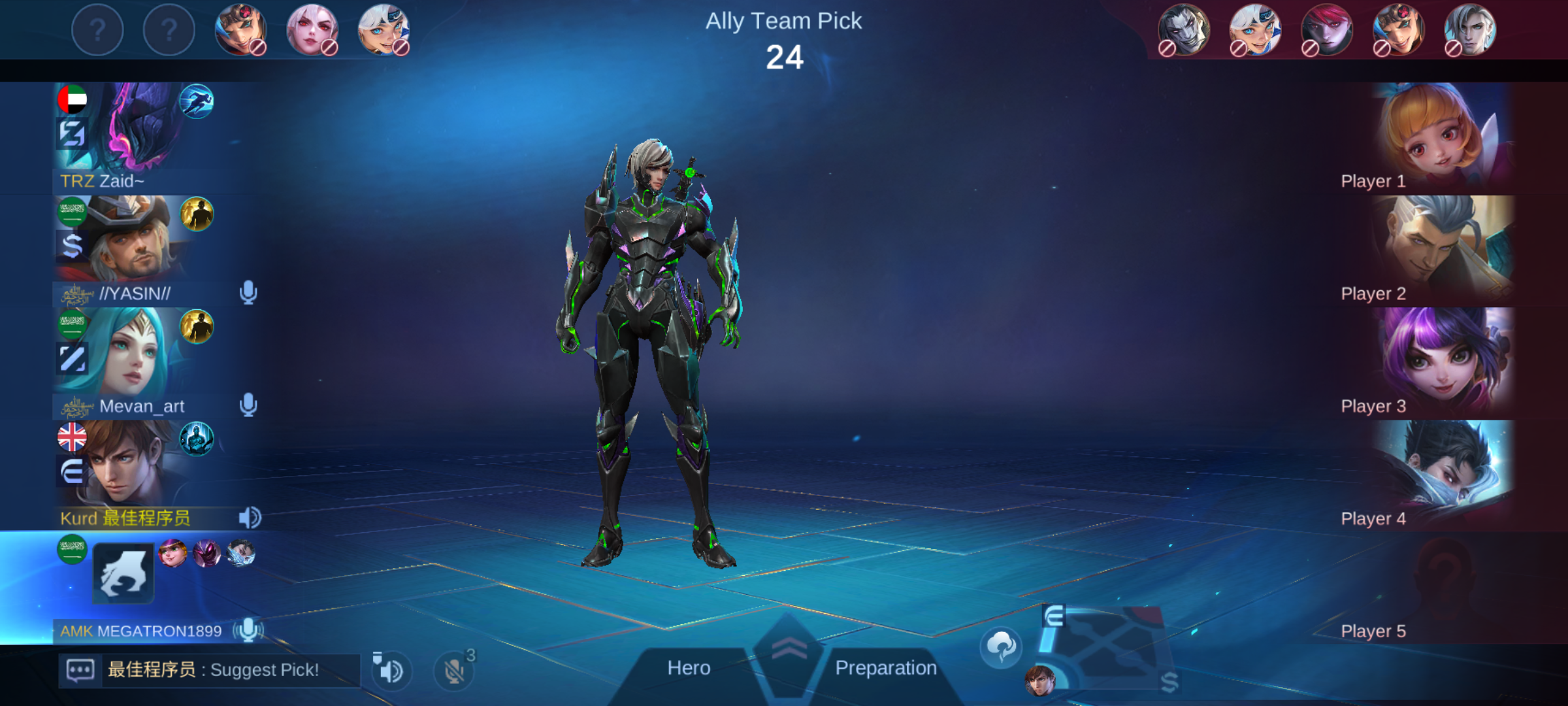Toggle the speaker voice output button
Viewport: 1568px width, 706px height.
tap(391, 671)
